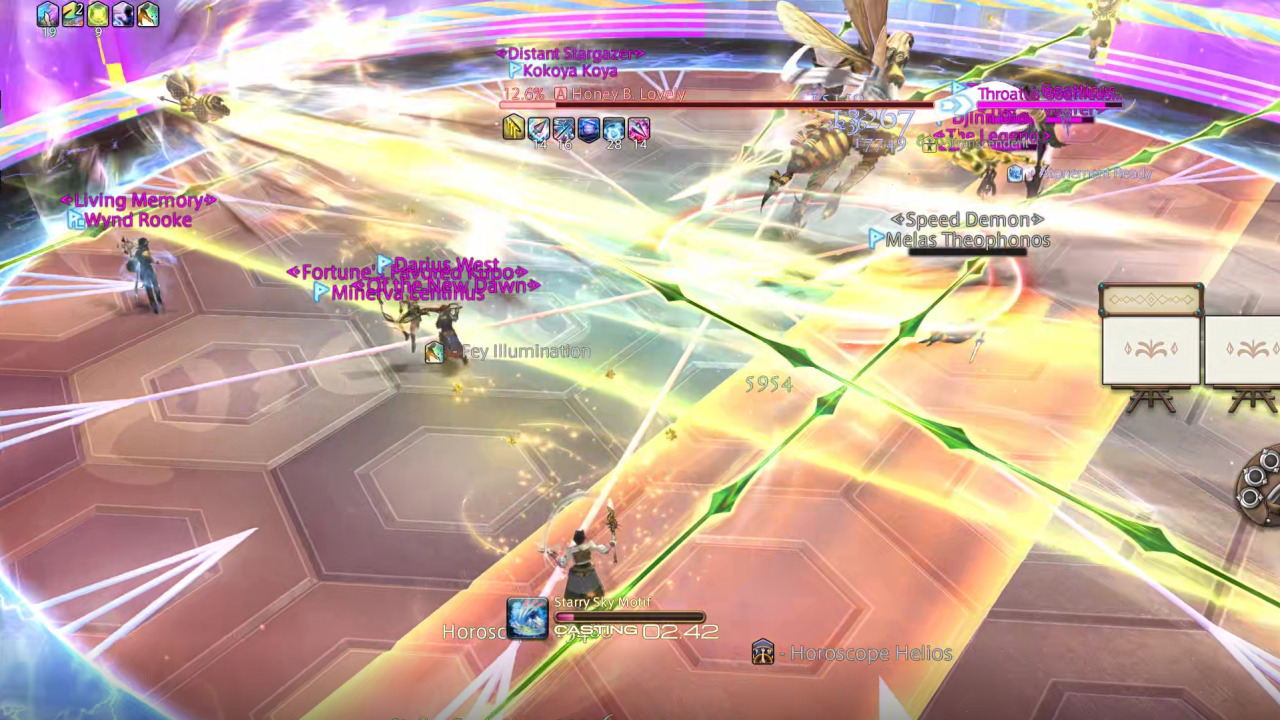Select the party buff icon showing 19 stacks
Viewport: 1280px width, 720px height.
(47, 15)
